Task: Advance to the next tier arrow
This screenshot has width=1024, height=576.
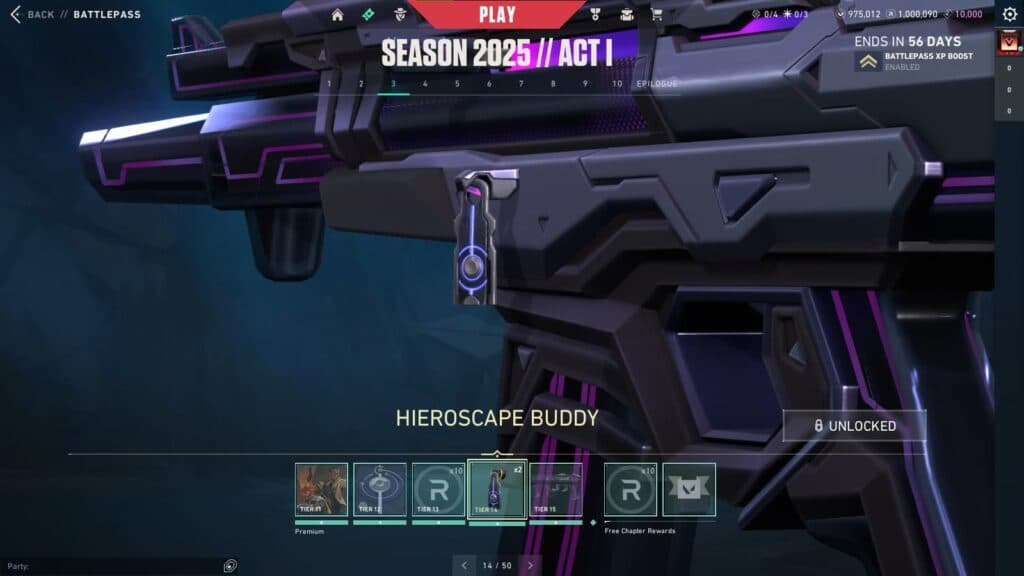Action: (x=531, y=565)
